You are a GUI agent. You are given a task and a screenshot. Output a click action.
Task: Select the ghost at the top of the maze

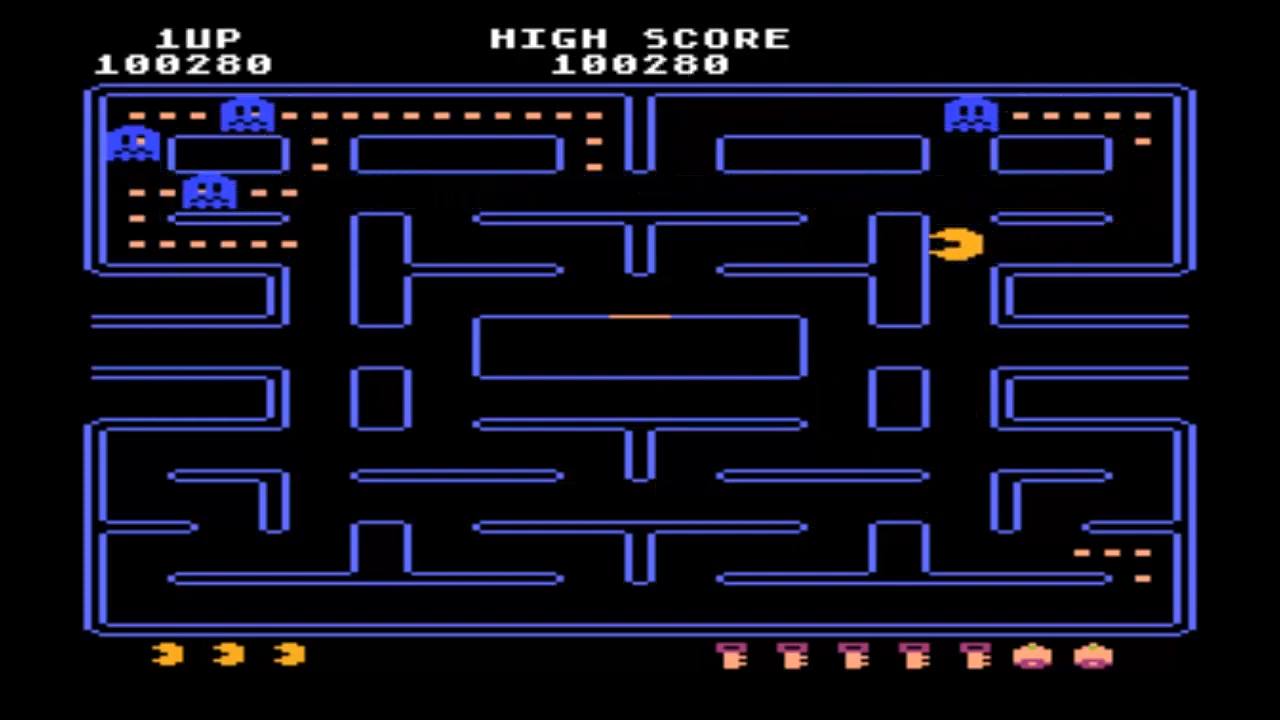point(245,113)
